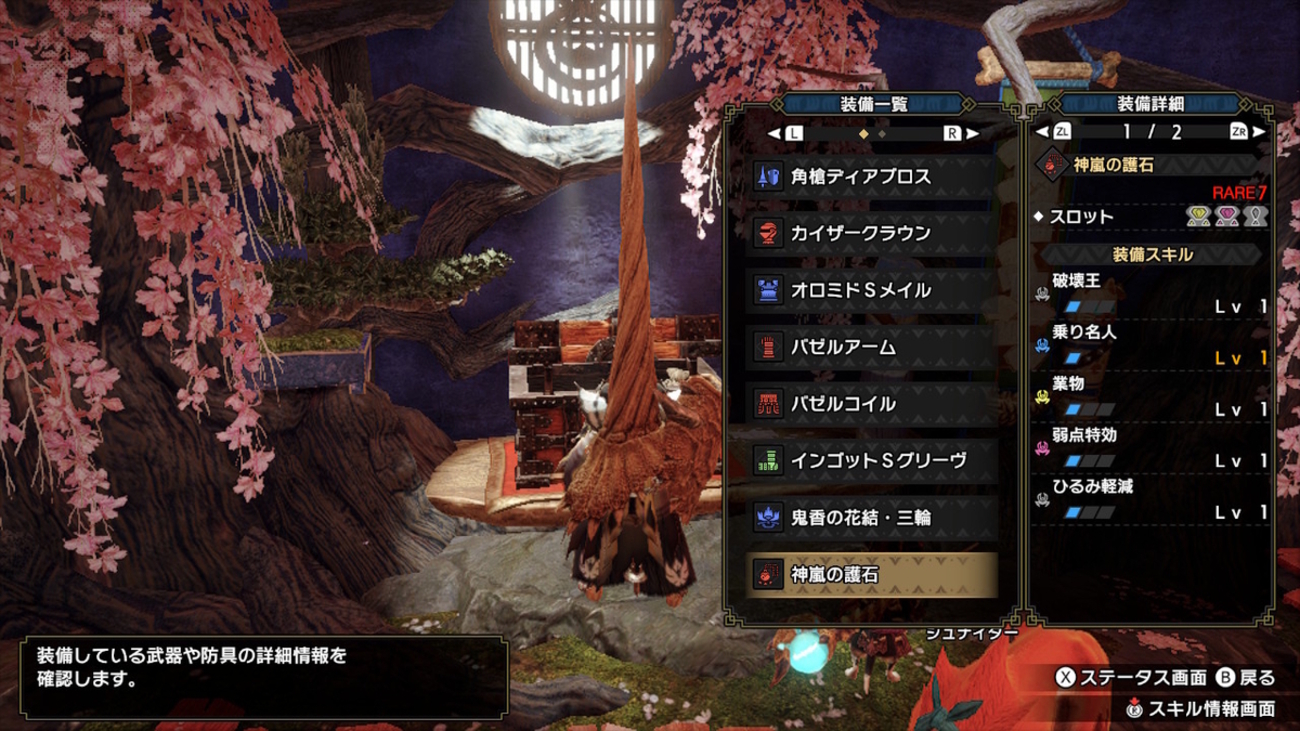Go back with the 戻る button
Viewport: 1300px width, 731px height.
1246,678
